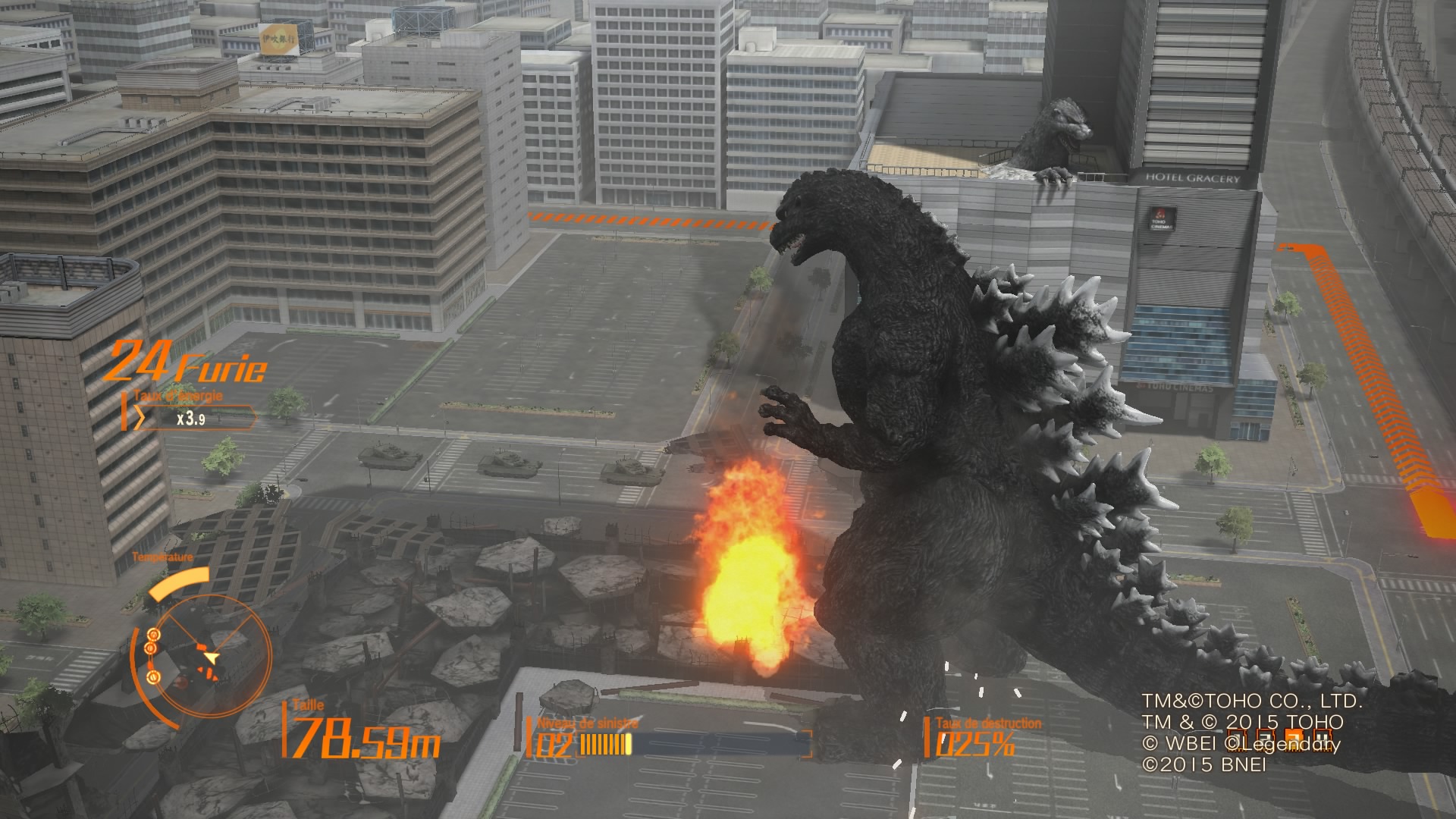Select the yellow player arrow on radar

pyautogui.click(x=212, y=657)
